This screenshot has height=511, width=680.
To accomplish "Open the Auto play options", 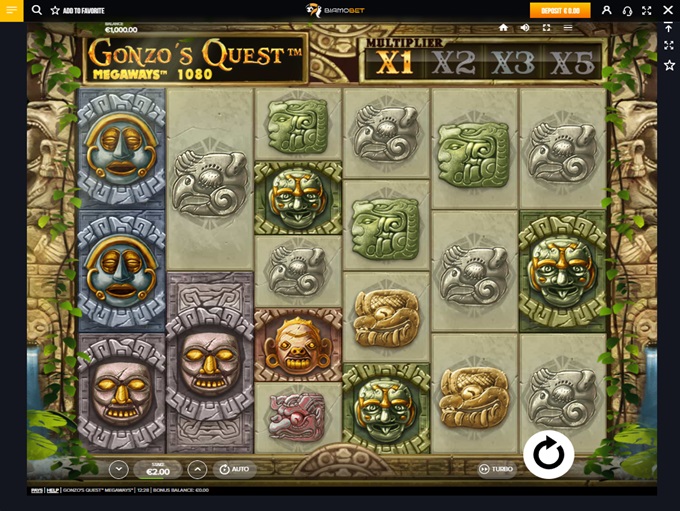I will [x=236, y=468].
